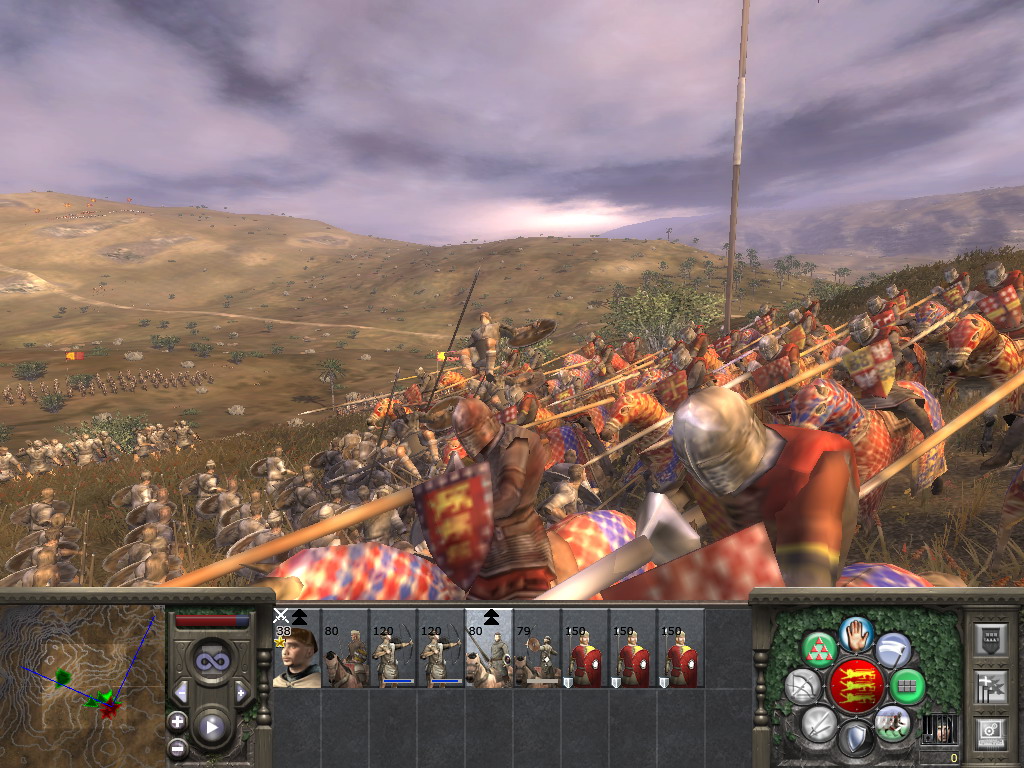This screenshot has width=1024, height=768.
Task: Select the general's unit card with portrait
Action: 296,648
